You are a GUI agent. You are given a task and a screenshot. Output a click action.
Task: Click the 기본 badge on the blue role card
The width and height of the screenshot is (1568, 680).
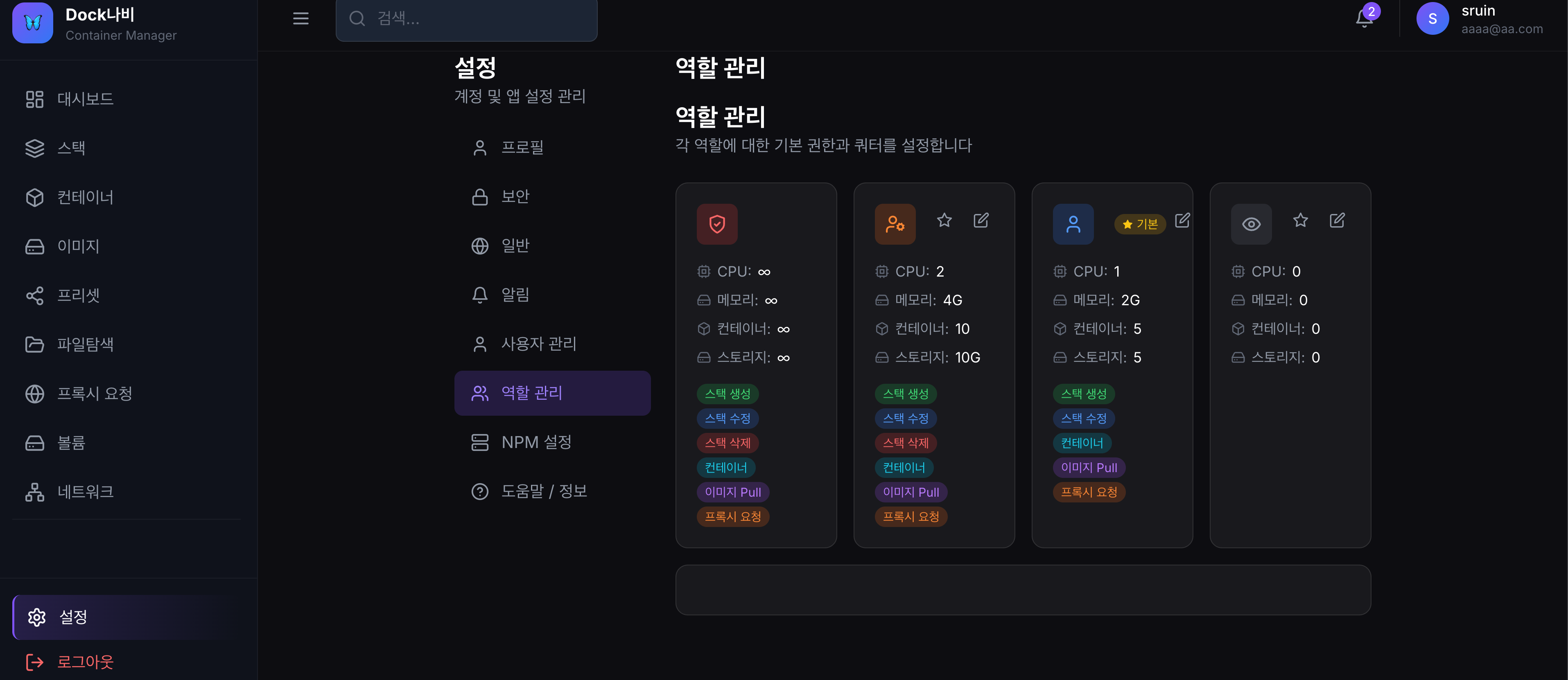coord(1141,224)
